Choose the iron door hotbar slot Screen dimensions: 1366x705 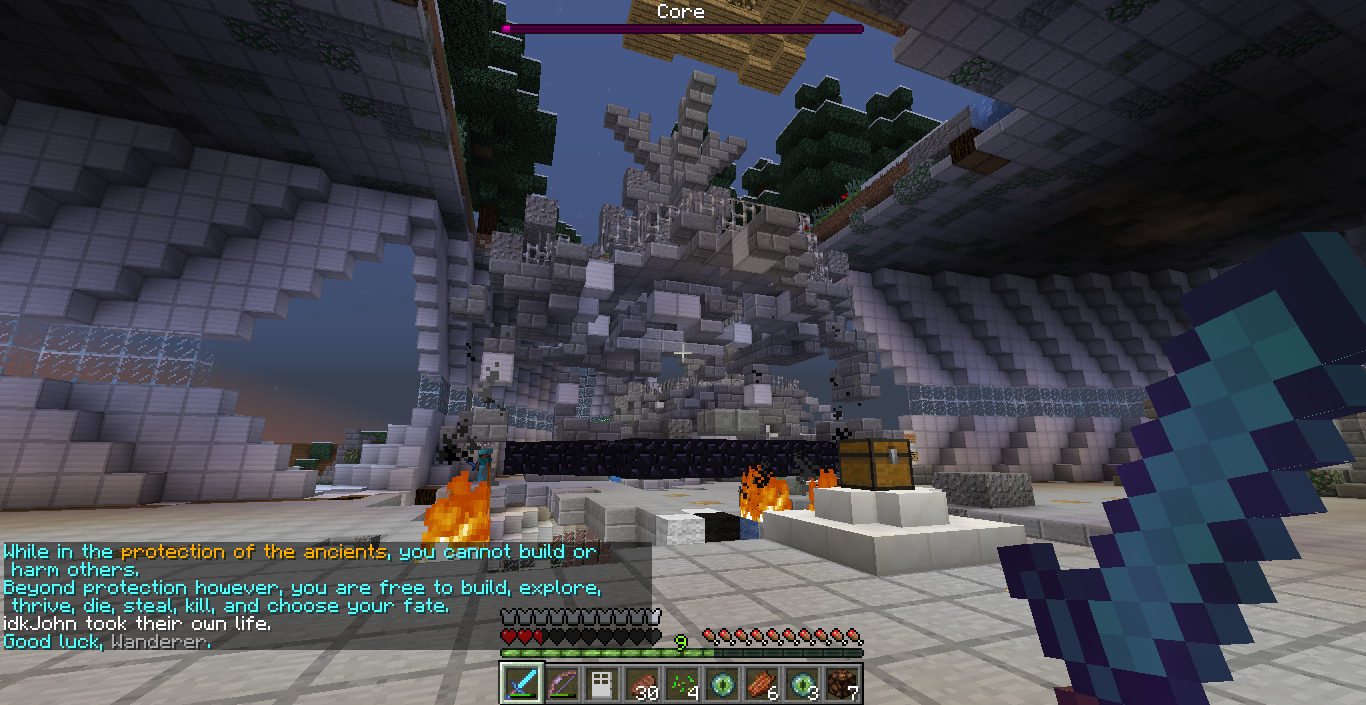coord(601,684)
